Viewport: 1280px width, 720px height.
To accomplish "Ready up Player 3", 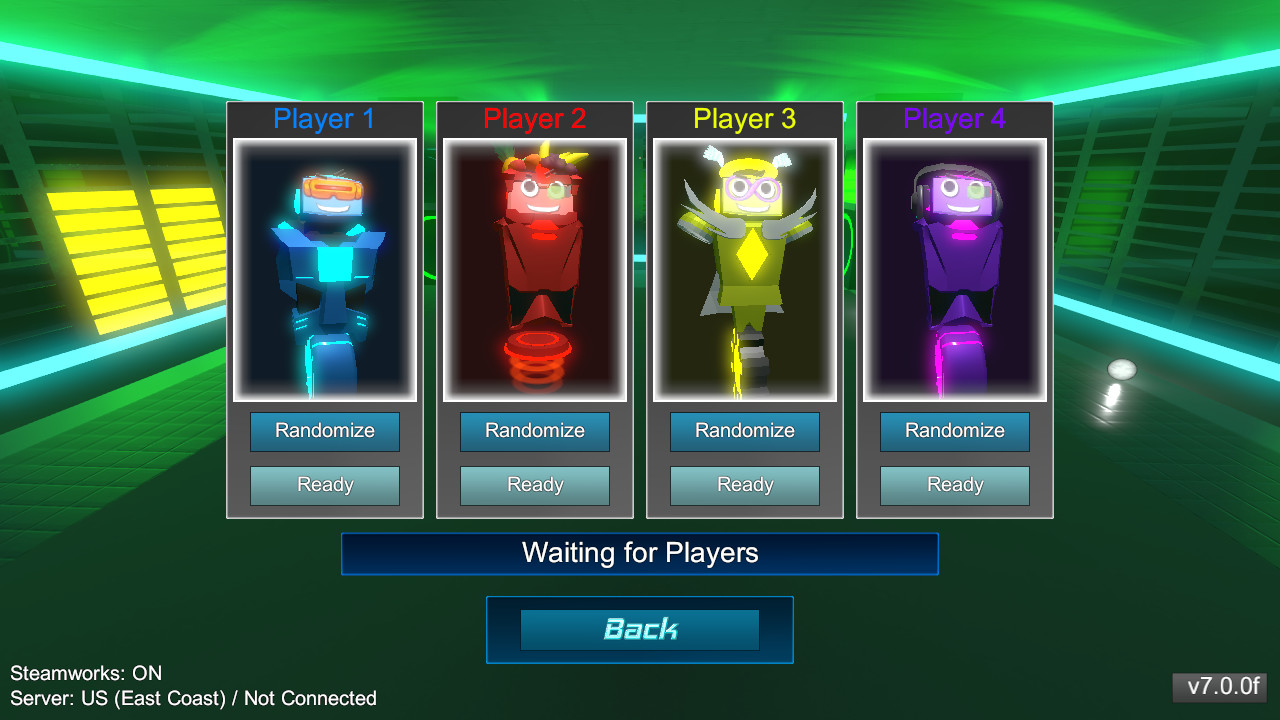I will tap(744, 485).
